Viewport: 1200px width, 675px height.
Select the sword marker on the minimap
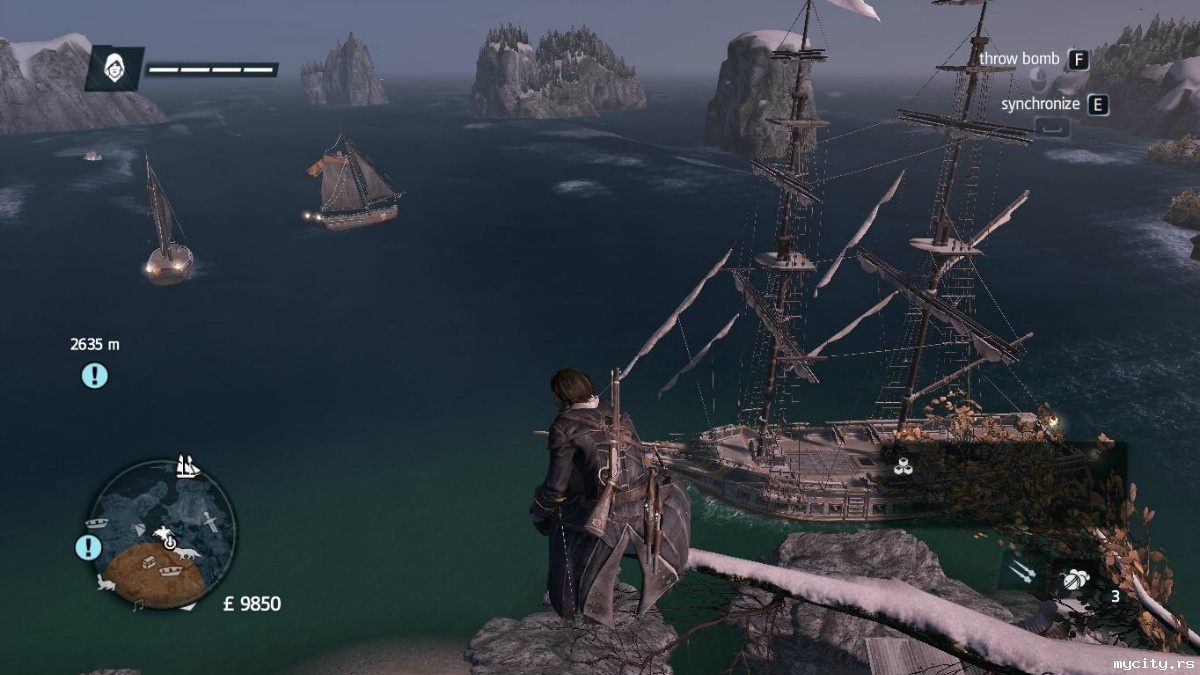[x=212, y=521]
